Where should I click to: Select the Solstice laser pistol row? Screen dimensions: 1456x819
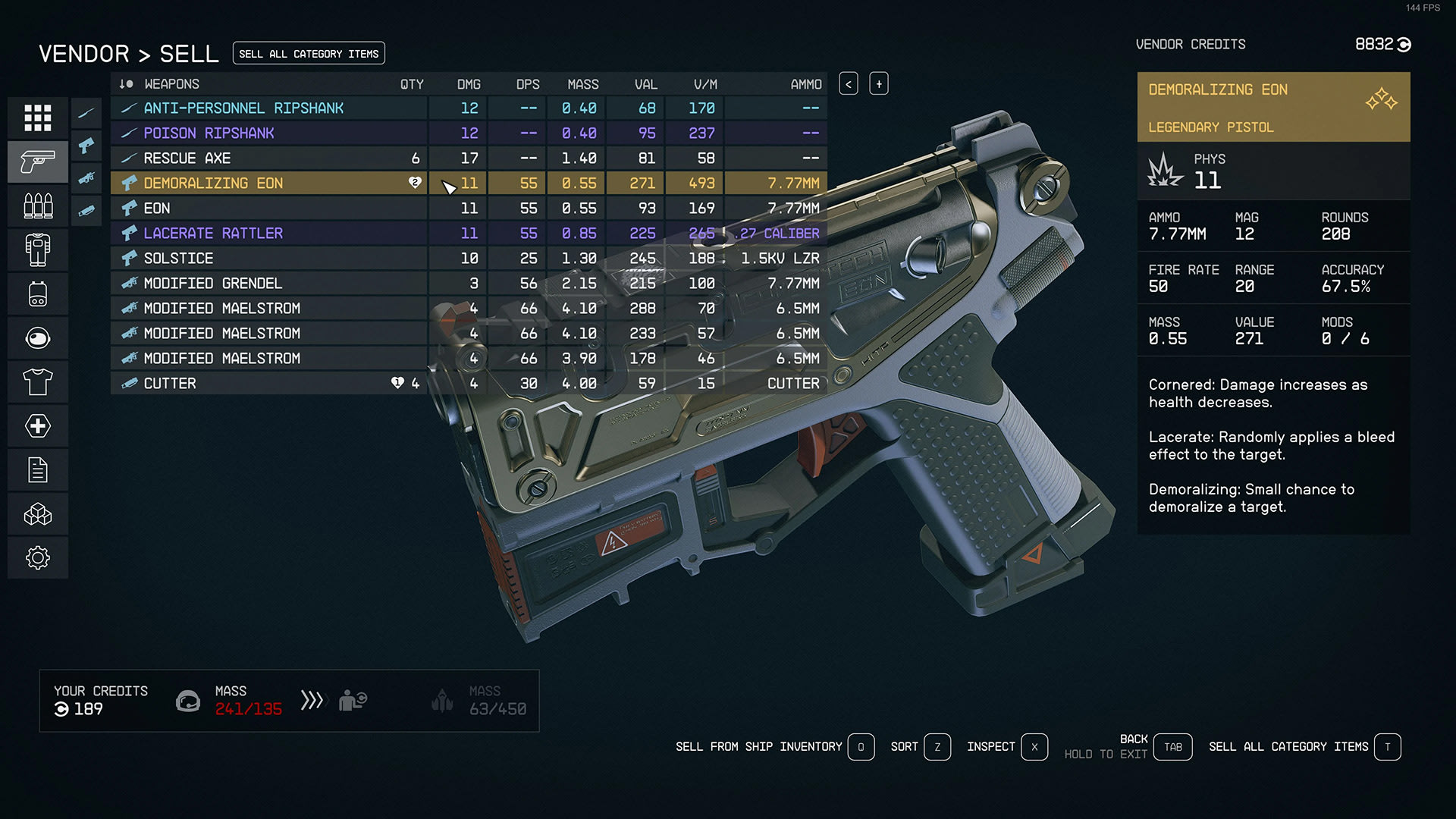(178, 259)
